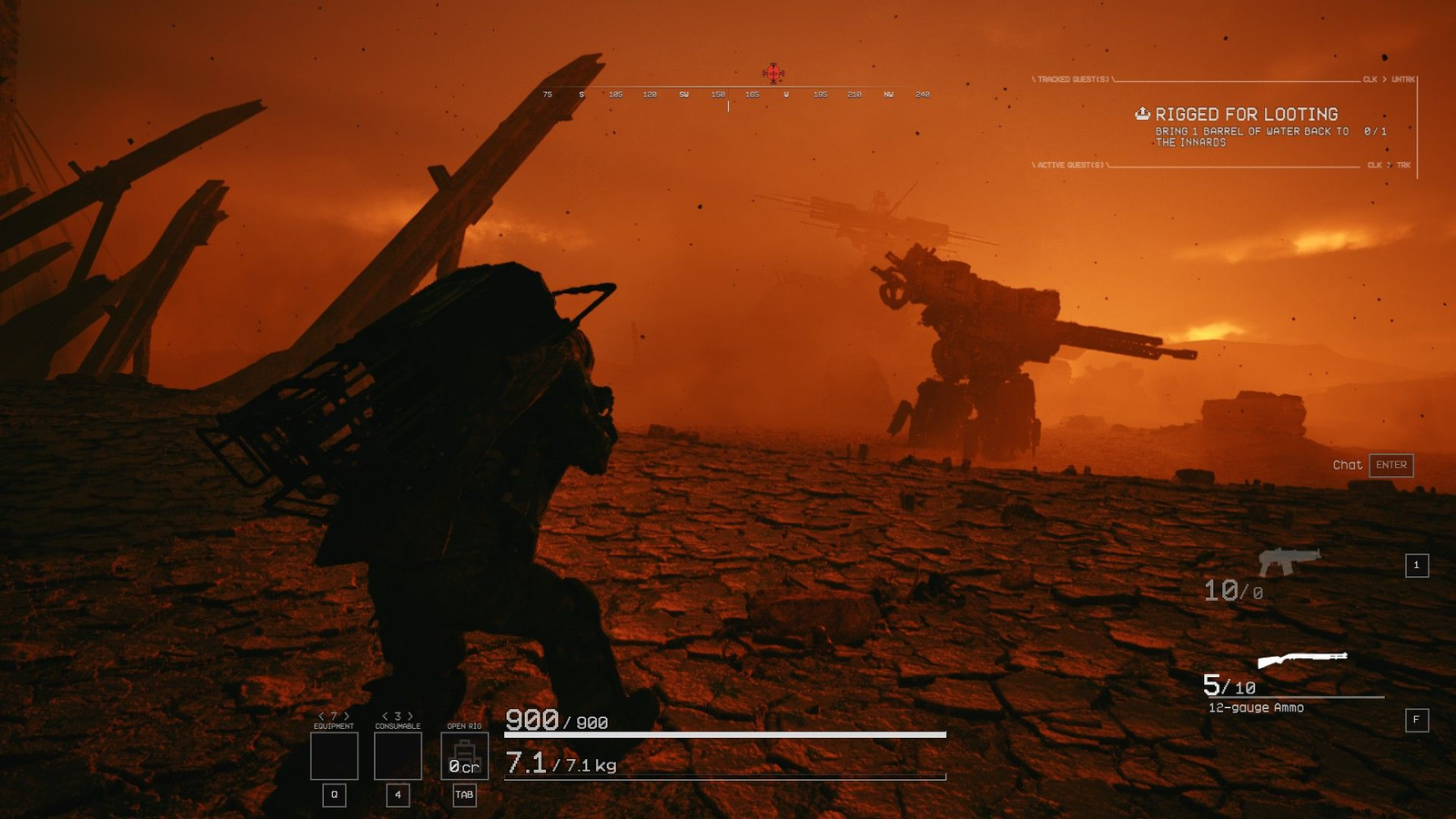
Task: Select the shotgun weapon icon
Action: click(1301, 659)
